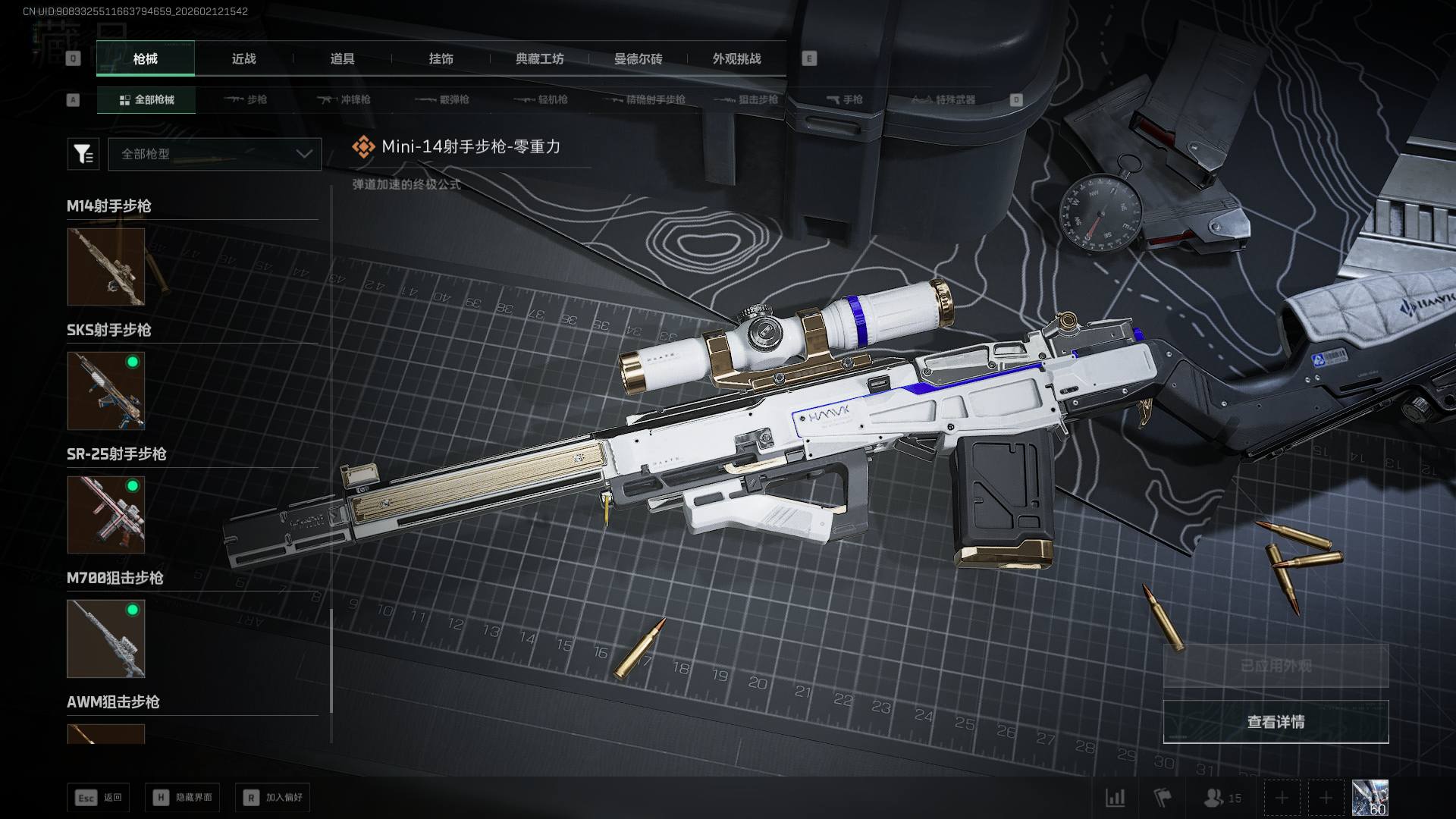
Task: Open 查看详情 view details
Action: [x=1276, y=722]
